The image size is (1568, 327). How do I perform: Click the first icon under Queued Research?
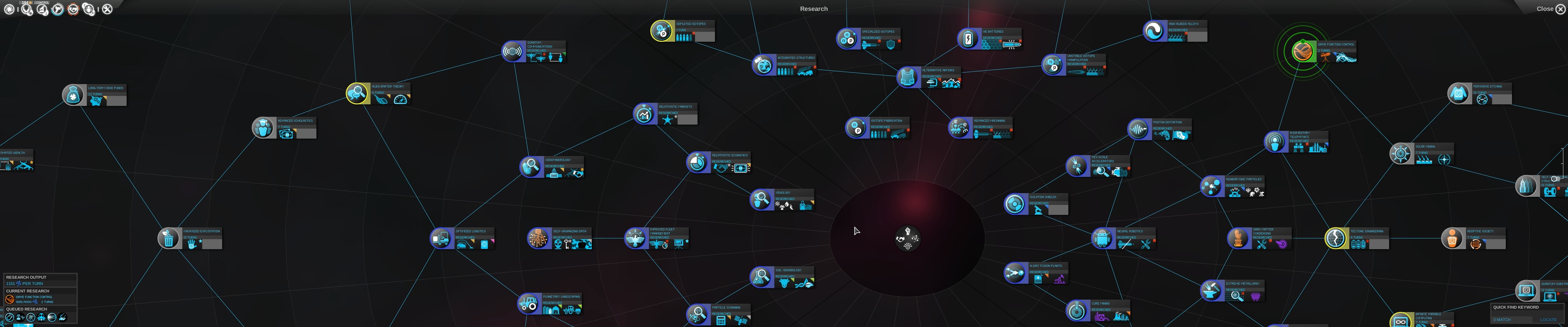[x=10, y=317]
